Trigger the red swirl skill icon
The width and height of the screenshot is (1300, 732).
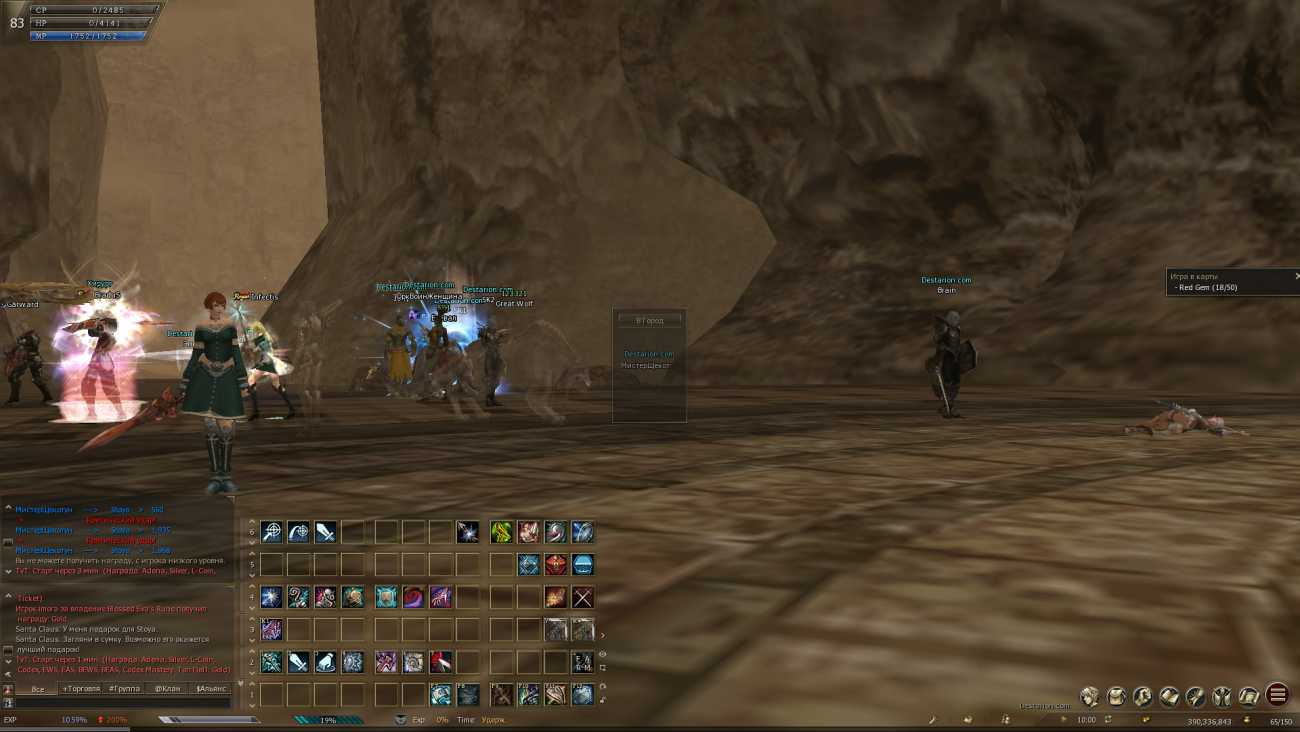click(x=413, y=597)
